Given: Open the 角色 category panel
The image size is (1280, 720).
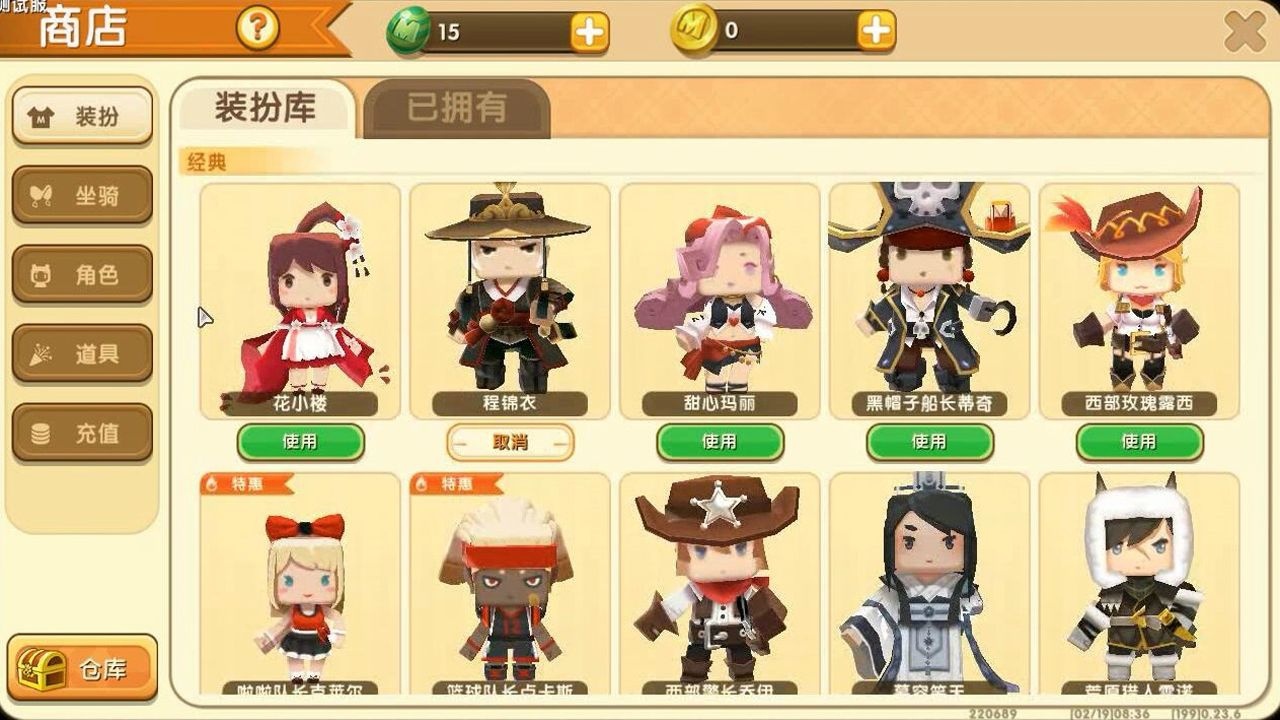Looking at the screenshot, I should 82,274.
